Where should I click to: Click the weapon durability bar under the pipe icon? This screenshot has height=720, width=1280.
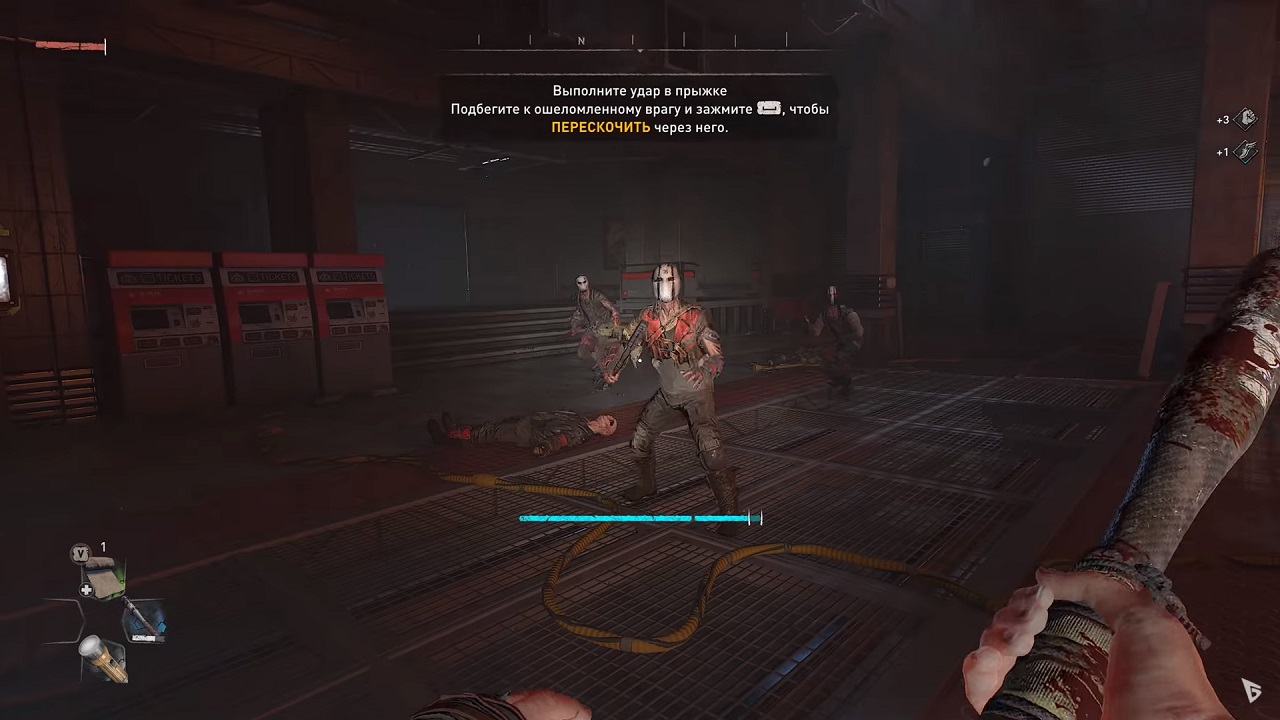pyautogui.click(x=146, y=638)
